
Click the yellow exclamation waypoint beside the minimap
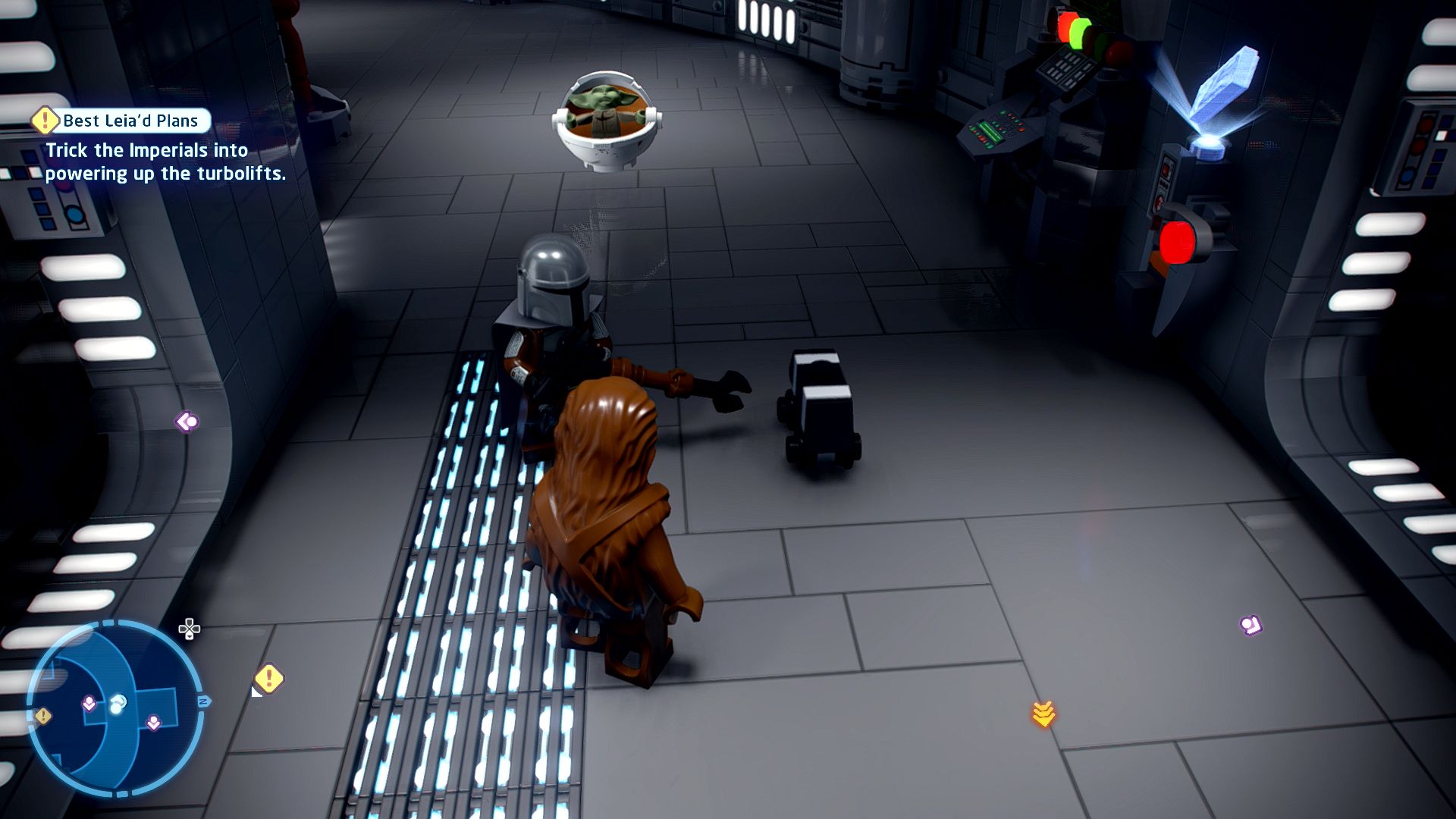click(268, 679)
